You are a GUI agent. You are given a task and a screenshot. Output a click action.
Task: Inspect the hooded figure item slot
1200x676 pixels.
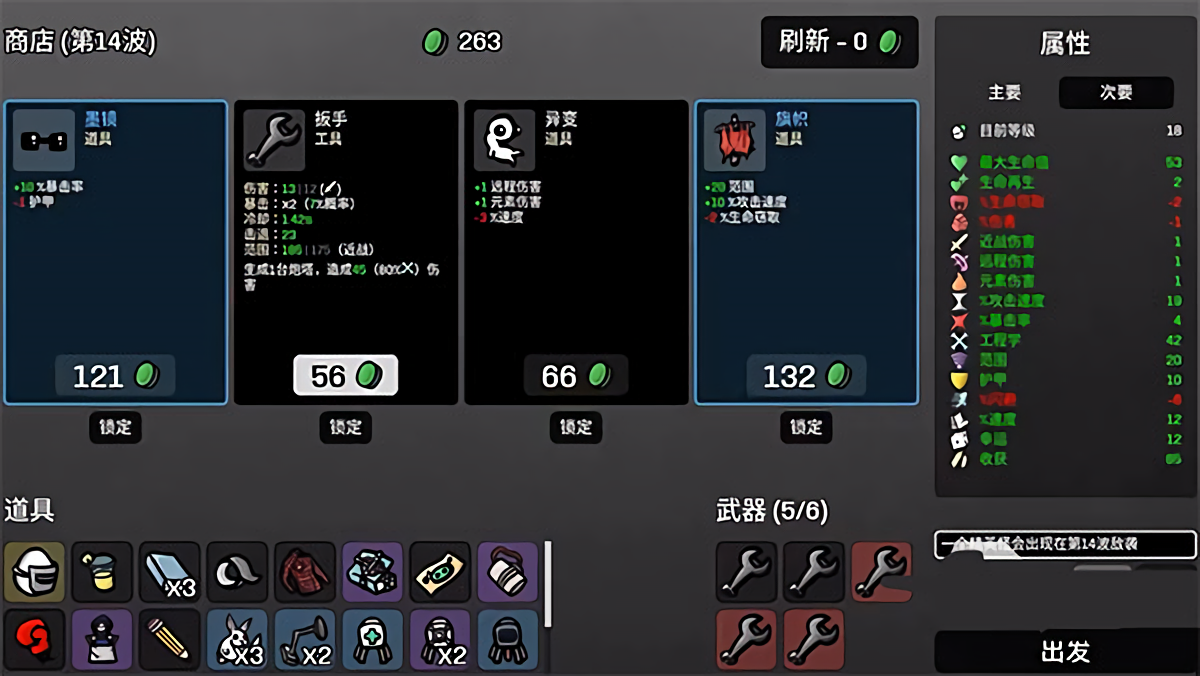(x=102, y=639)
